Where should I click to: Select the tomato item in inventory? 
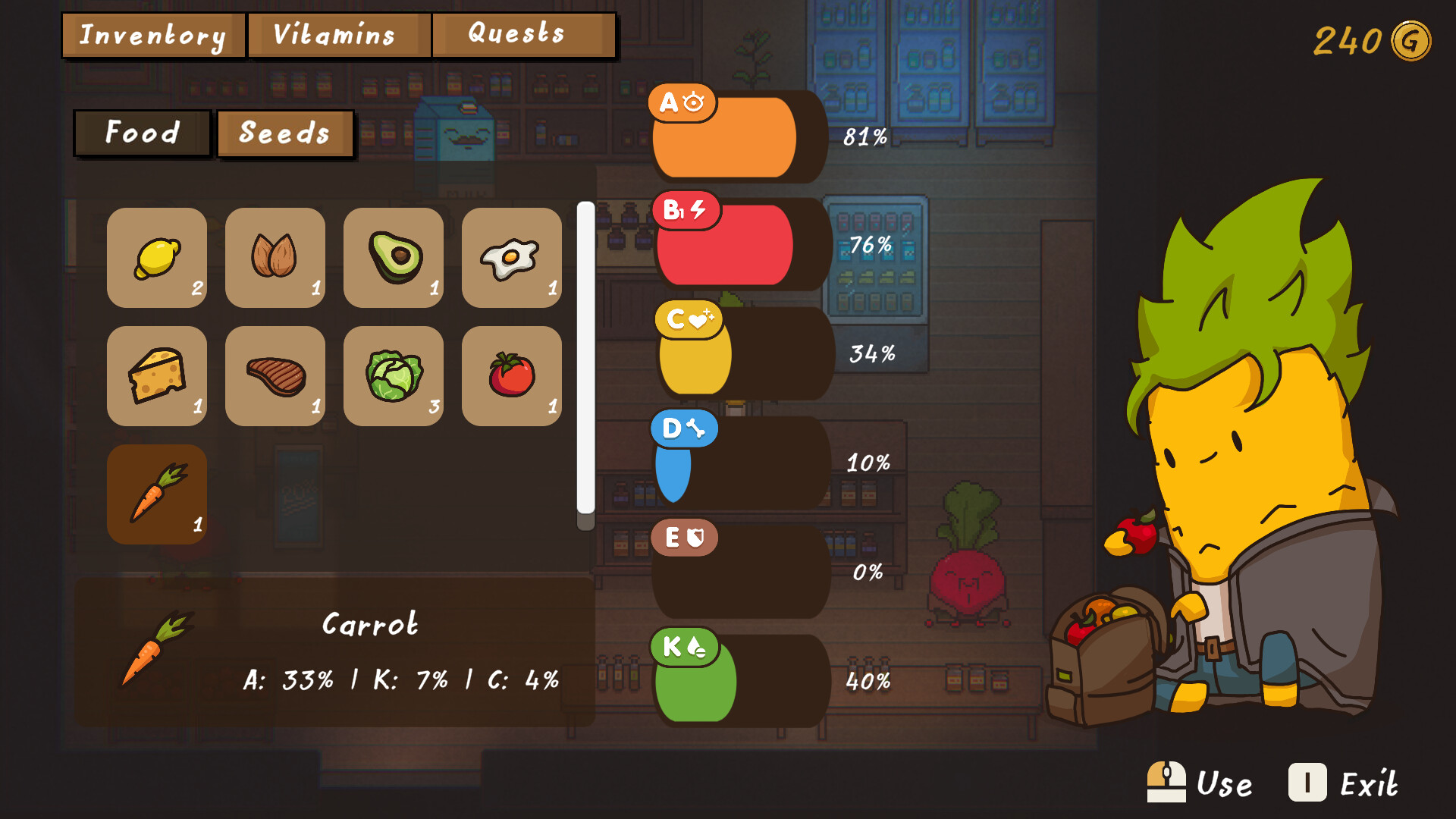[x=512, y=376]
